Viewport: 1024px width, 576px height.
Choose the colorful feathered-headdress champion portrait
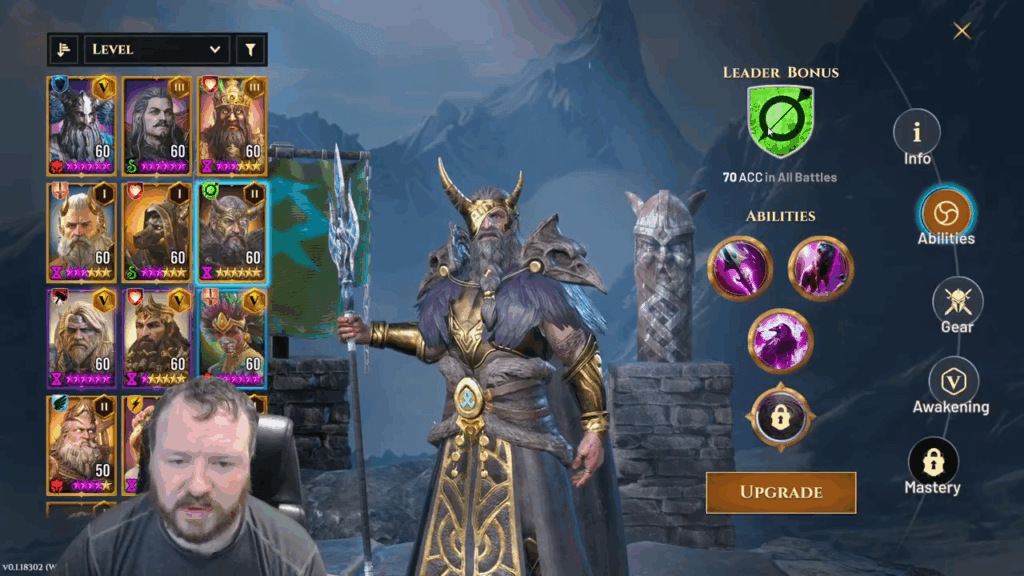(x=232, y=337)
